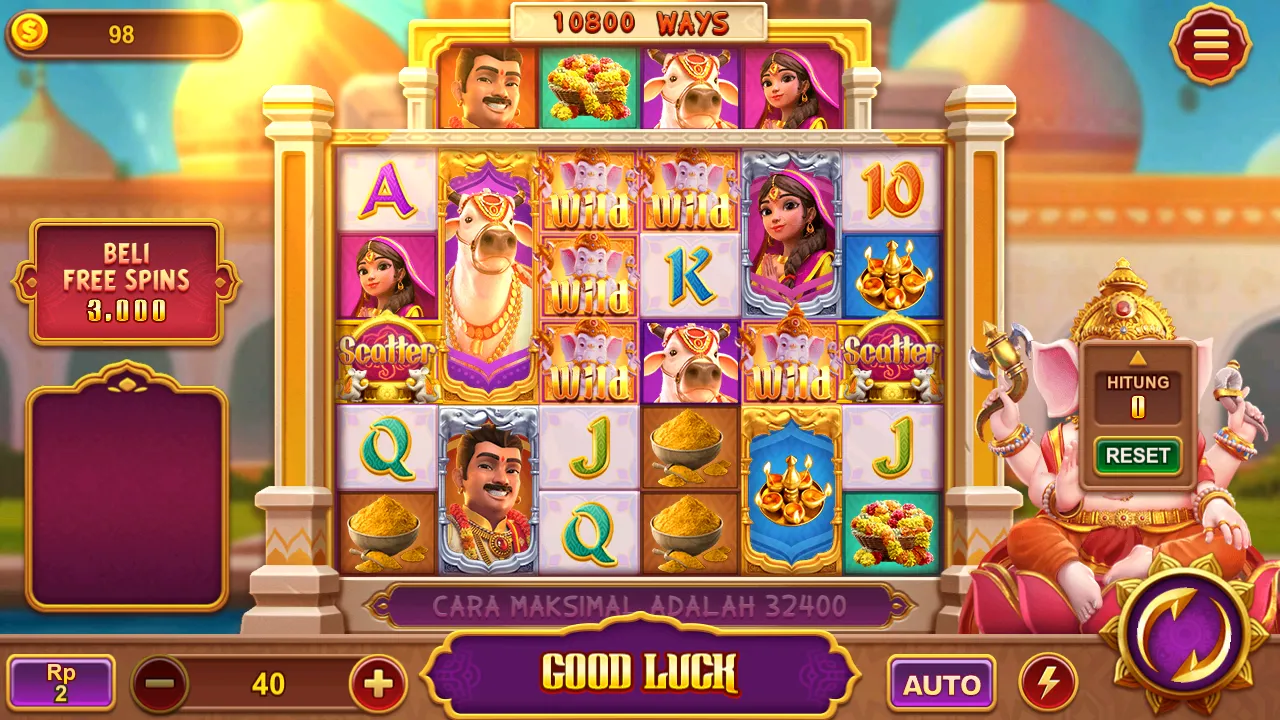The height and width of the screenshot is (720, 1280).
Task: Toggle AUTO spin mode
Action: pos(941,683)
